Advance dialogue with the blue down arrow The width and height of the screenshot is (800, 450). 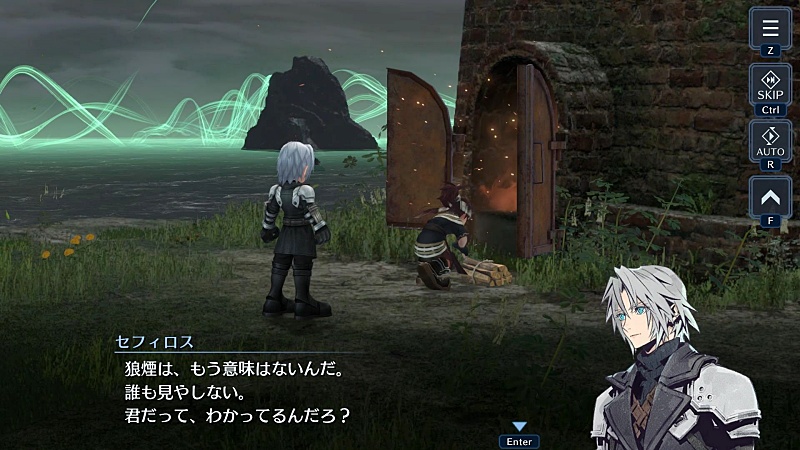pos(519,427)
